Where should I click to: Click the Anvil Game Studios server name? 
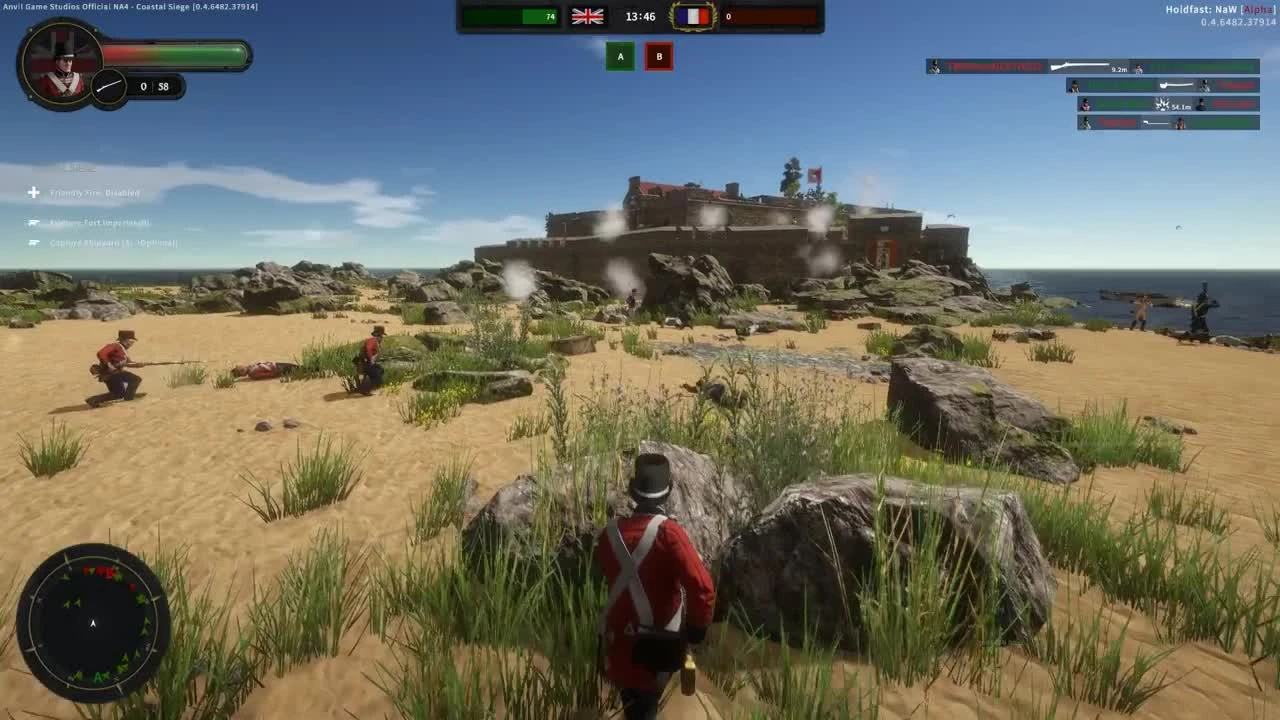130,6
